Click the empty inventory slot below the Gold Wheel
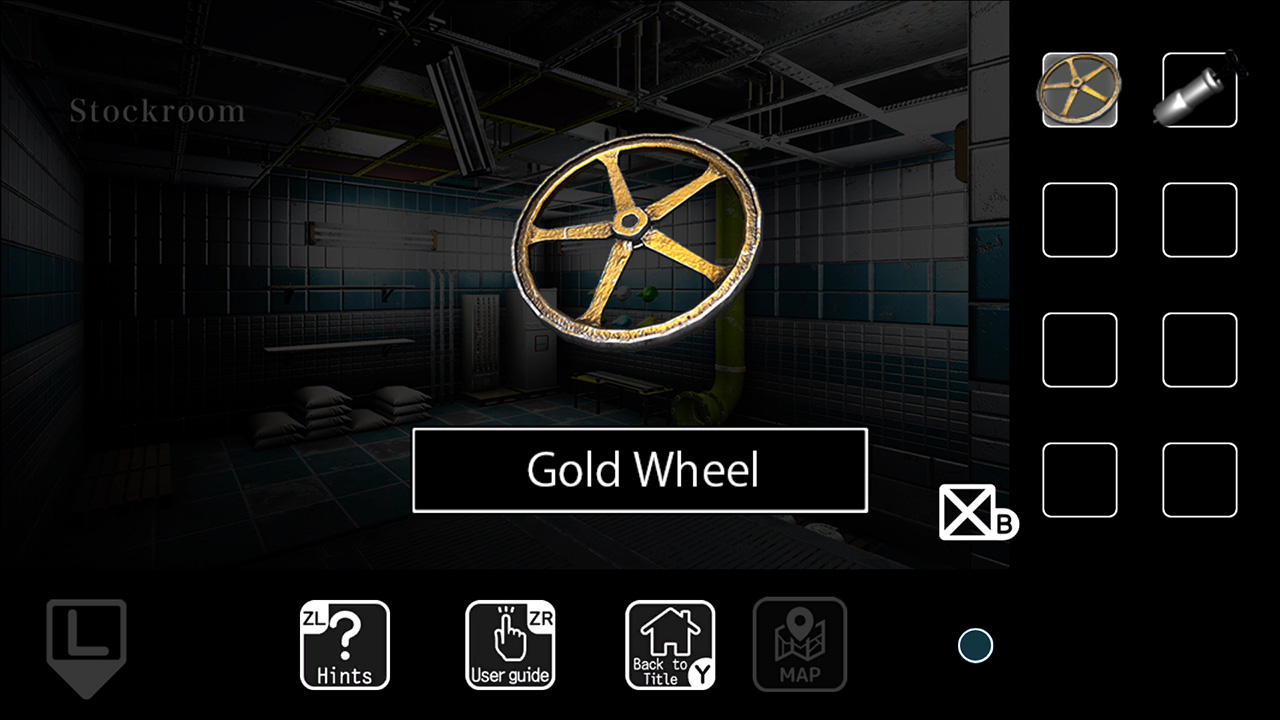 pyautogui.click(x=1080, y=220)
